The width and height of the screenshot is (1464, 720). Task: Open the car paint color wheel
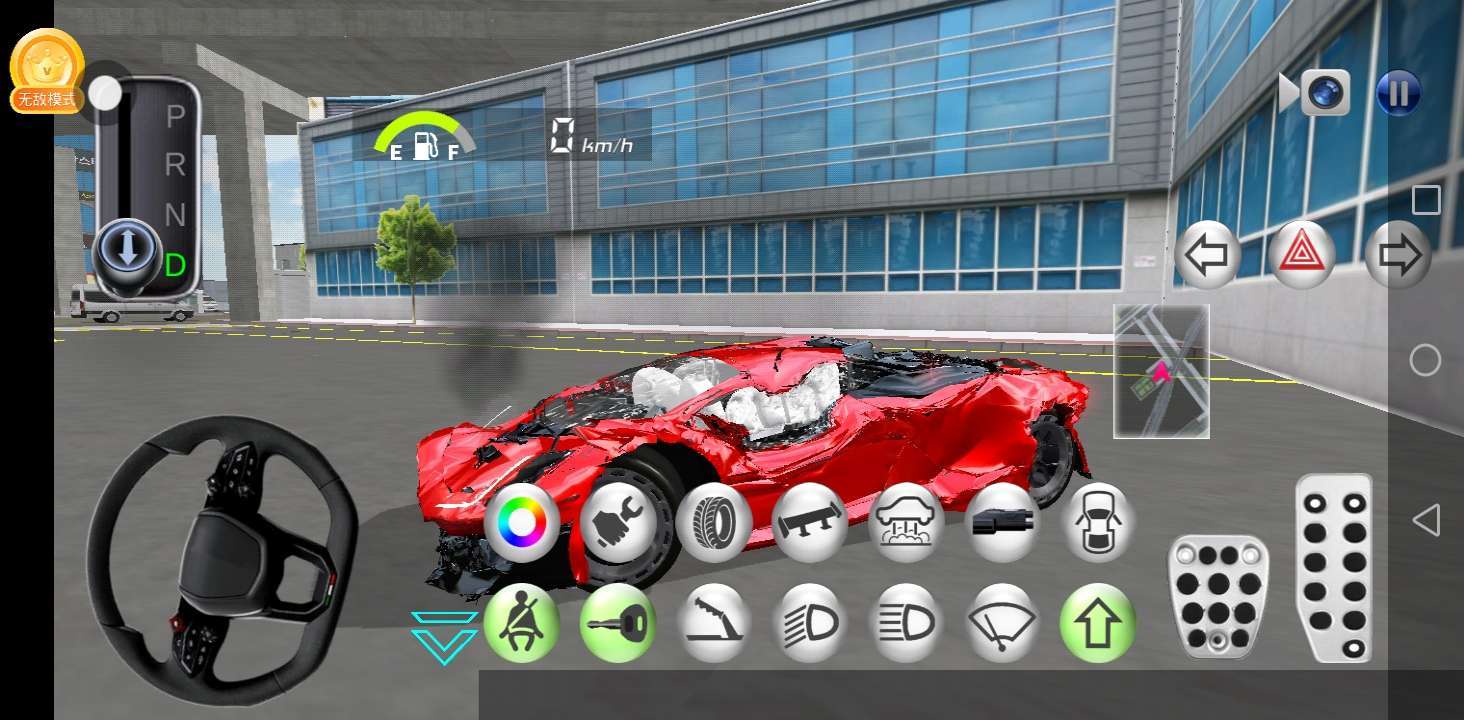(522, 522)
